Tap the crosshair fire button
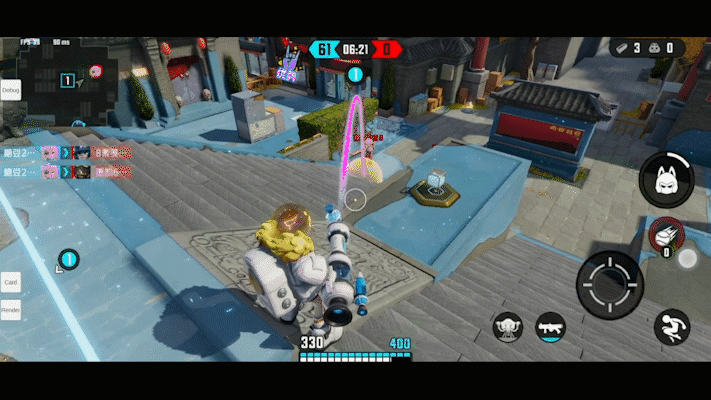The height and width of the screenshot is (400, 711). pyautogui.click(x=610, y=285)
